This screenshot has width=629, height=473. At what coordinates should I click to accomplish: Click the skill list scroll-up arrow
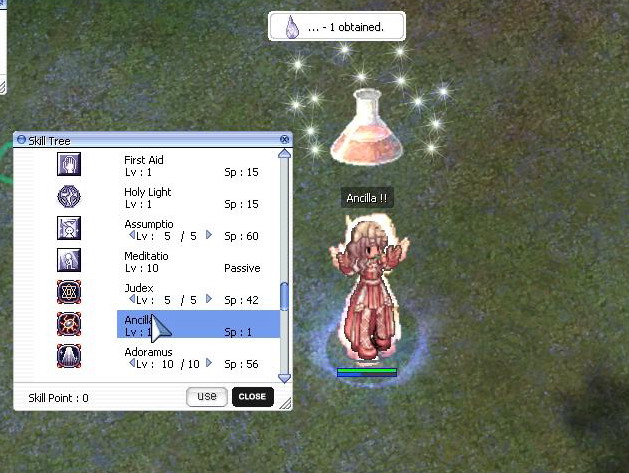[x=284, y=154]
